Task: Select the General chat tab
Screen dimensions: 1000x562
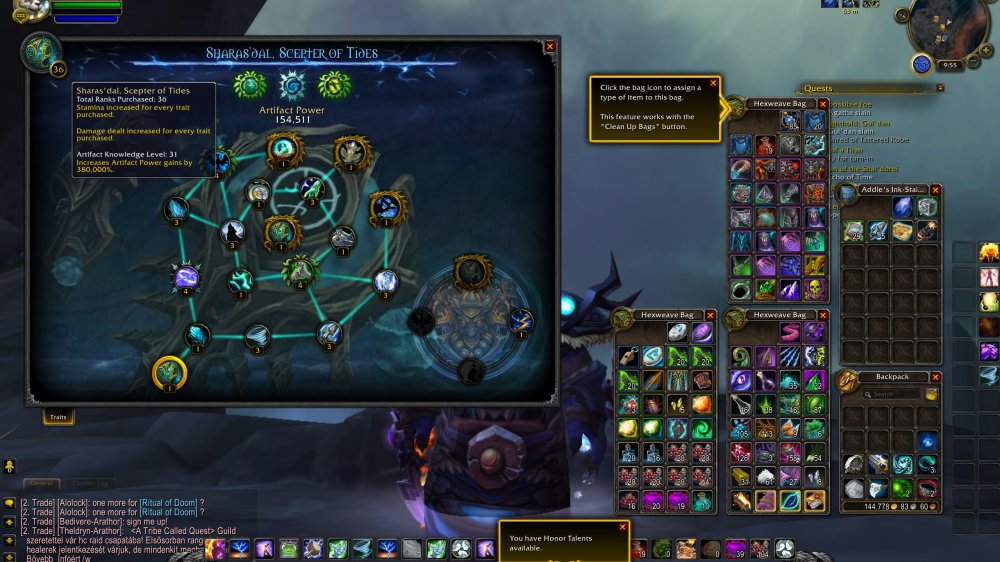Action: (x=40, y=484)
